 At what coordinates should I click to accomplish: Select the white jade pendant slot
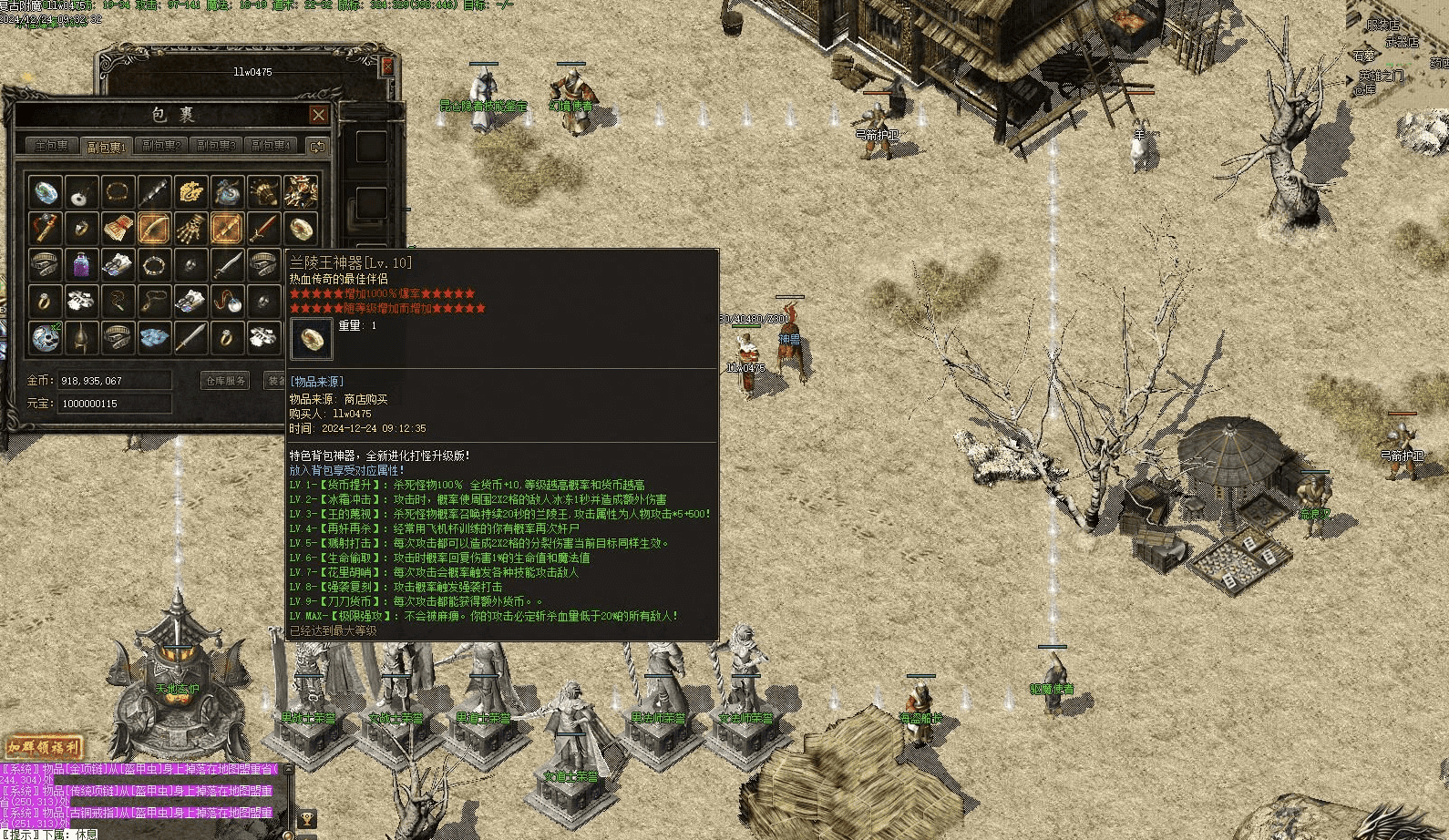coord(81,192)
